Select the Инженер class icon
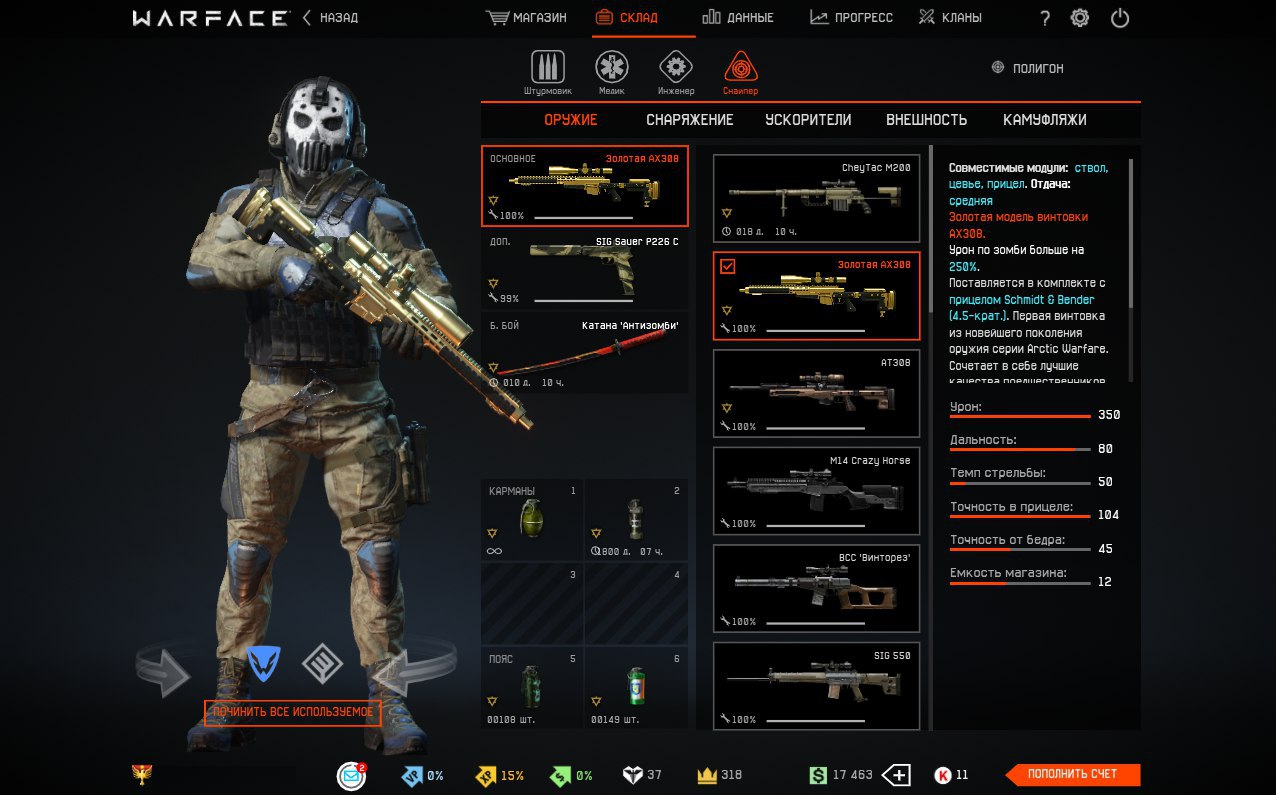Viewport: 1276px width, 795px height. click(676, 71)
